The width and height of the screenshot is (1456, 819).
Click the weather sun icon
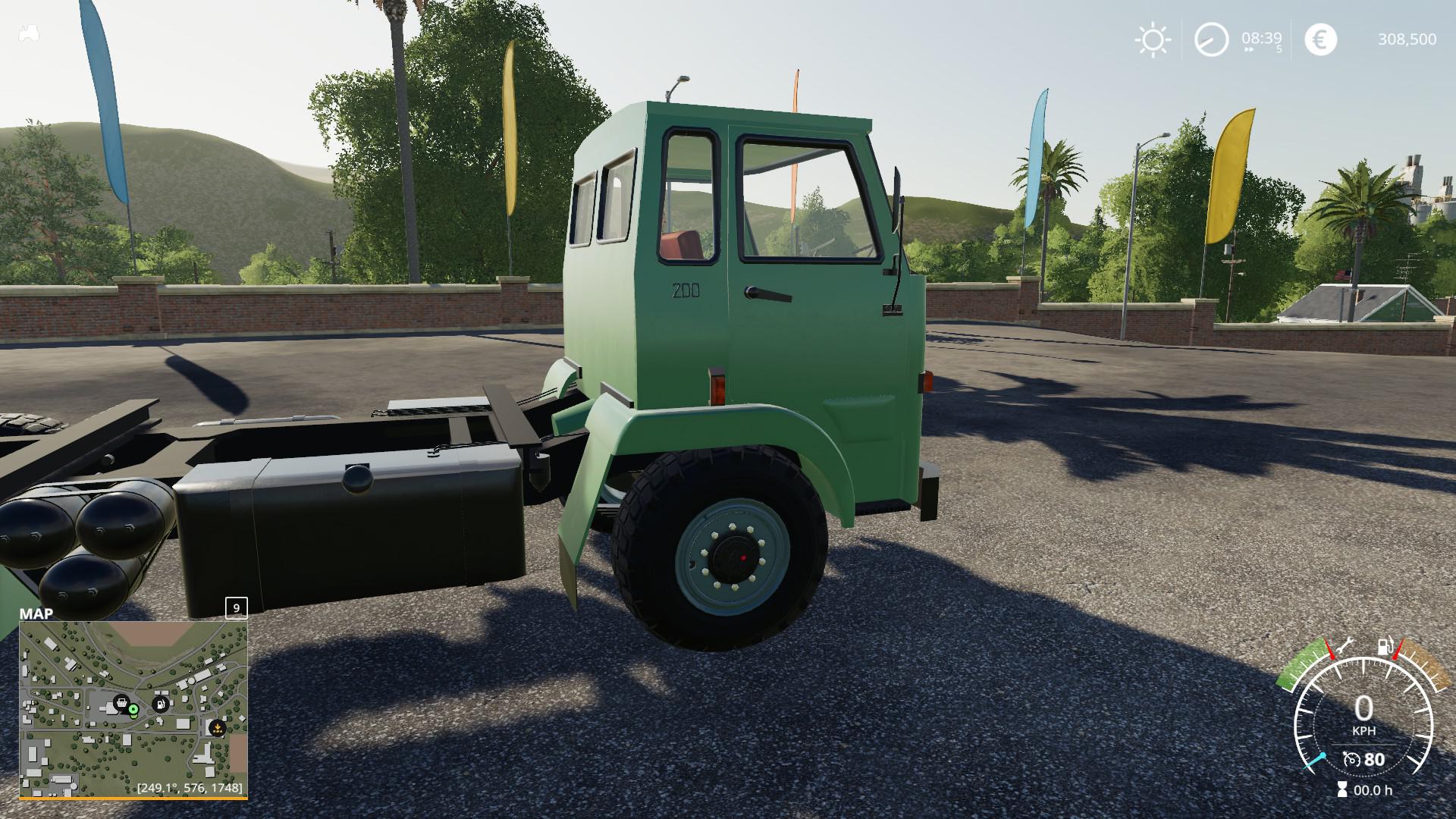1153,38
